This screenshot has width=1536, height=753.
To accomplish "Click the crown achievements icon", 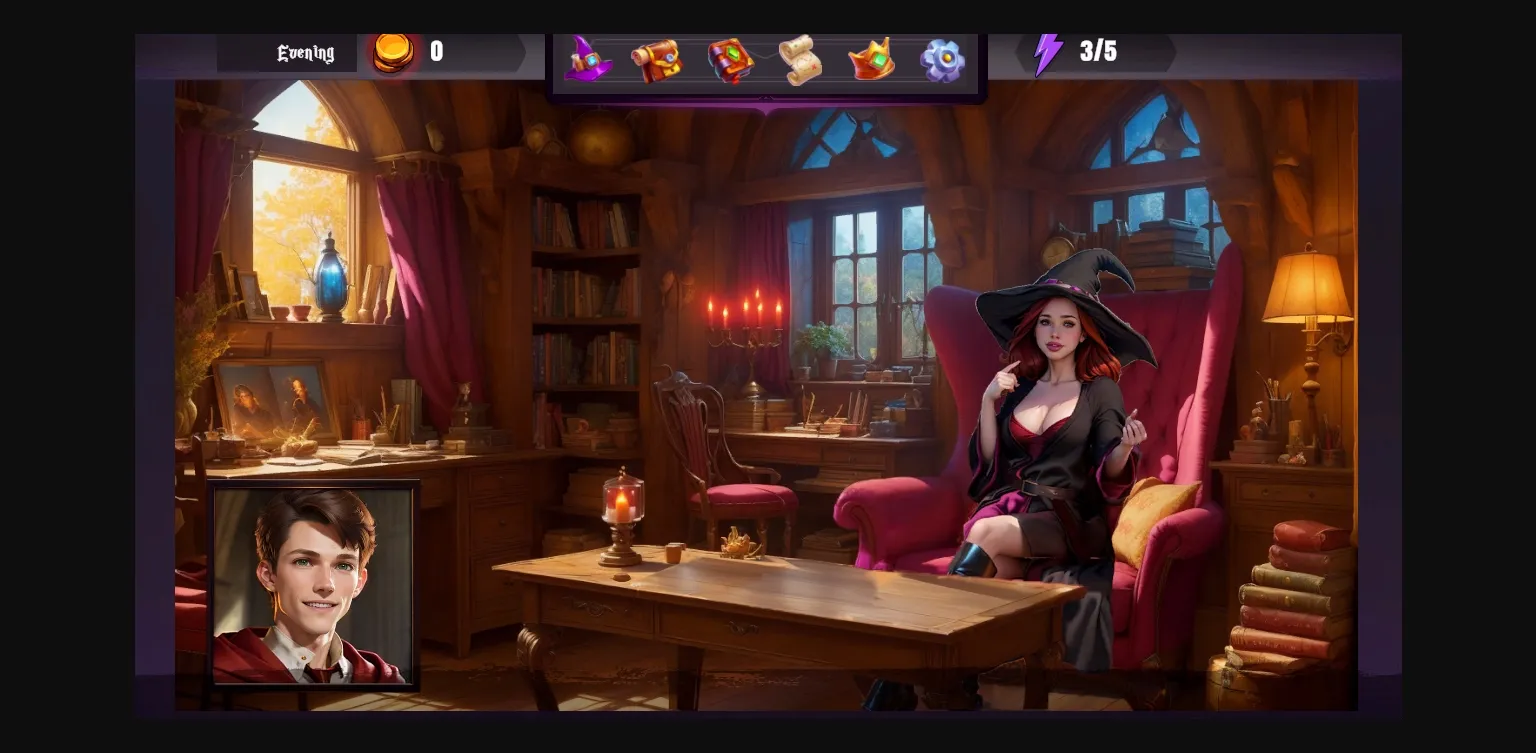I will [871, 60].
